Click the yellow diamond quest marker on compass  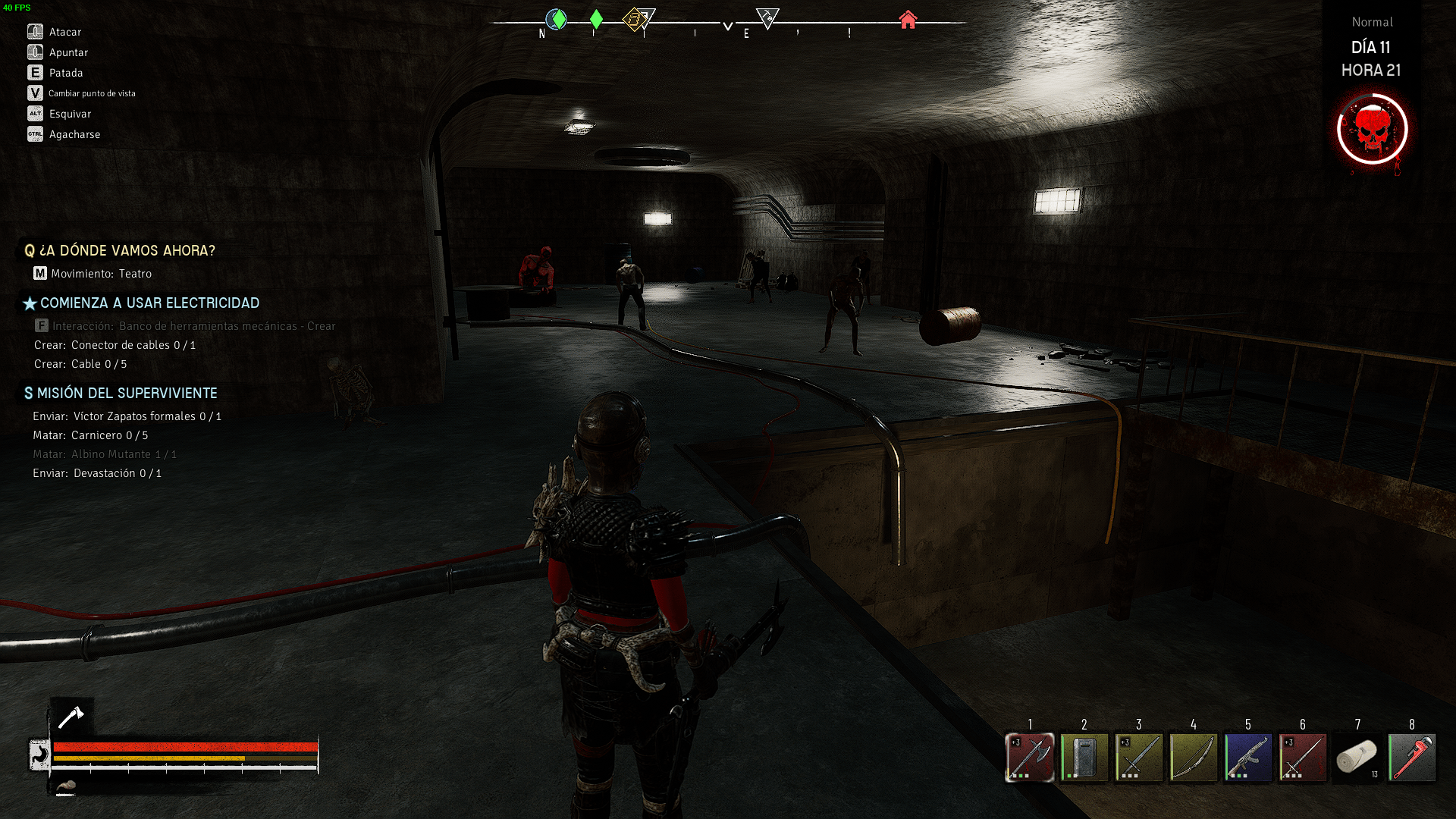point(634,19)
